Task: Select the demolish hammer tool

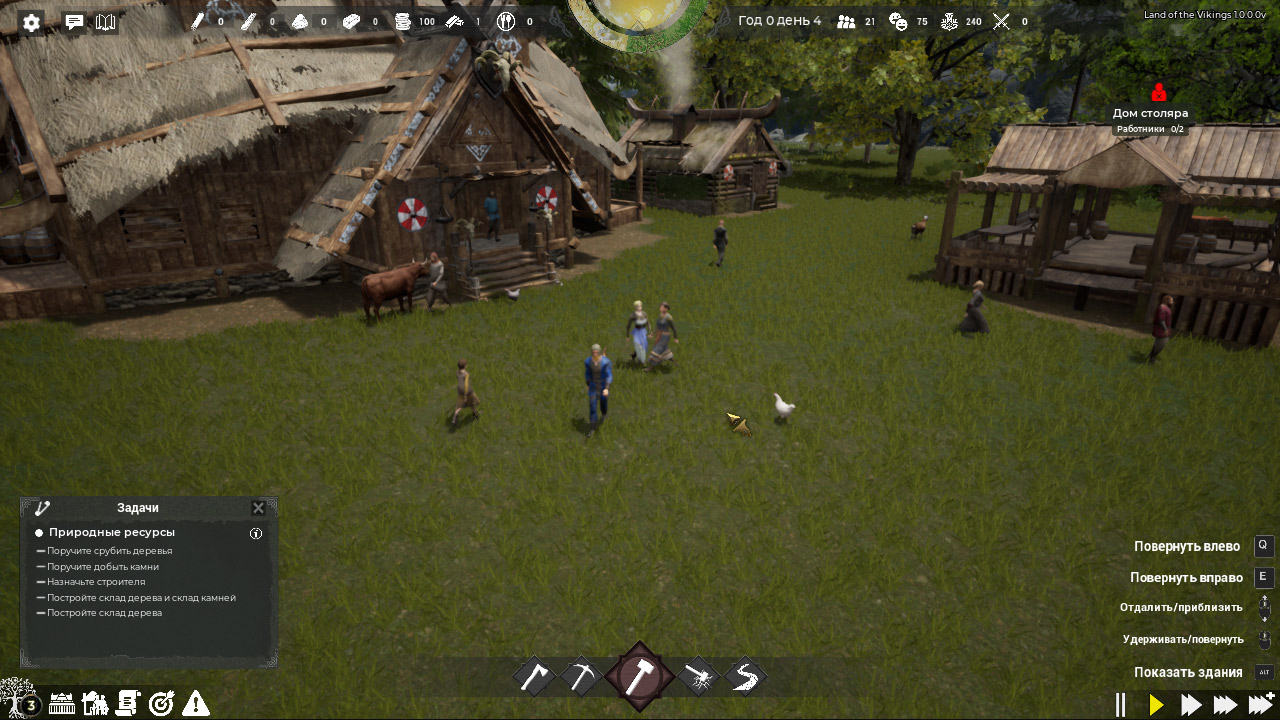Action: 698,677
